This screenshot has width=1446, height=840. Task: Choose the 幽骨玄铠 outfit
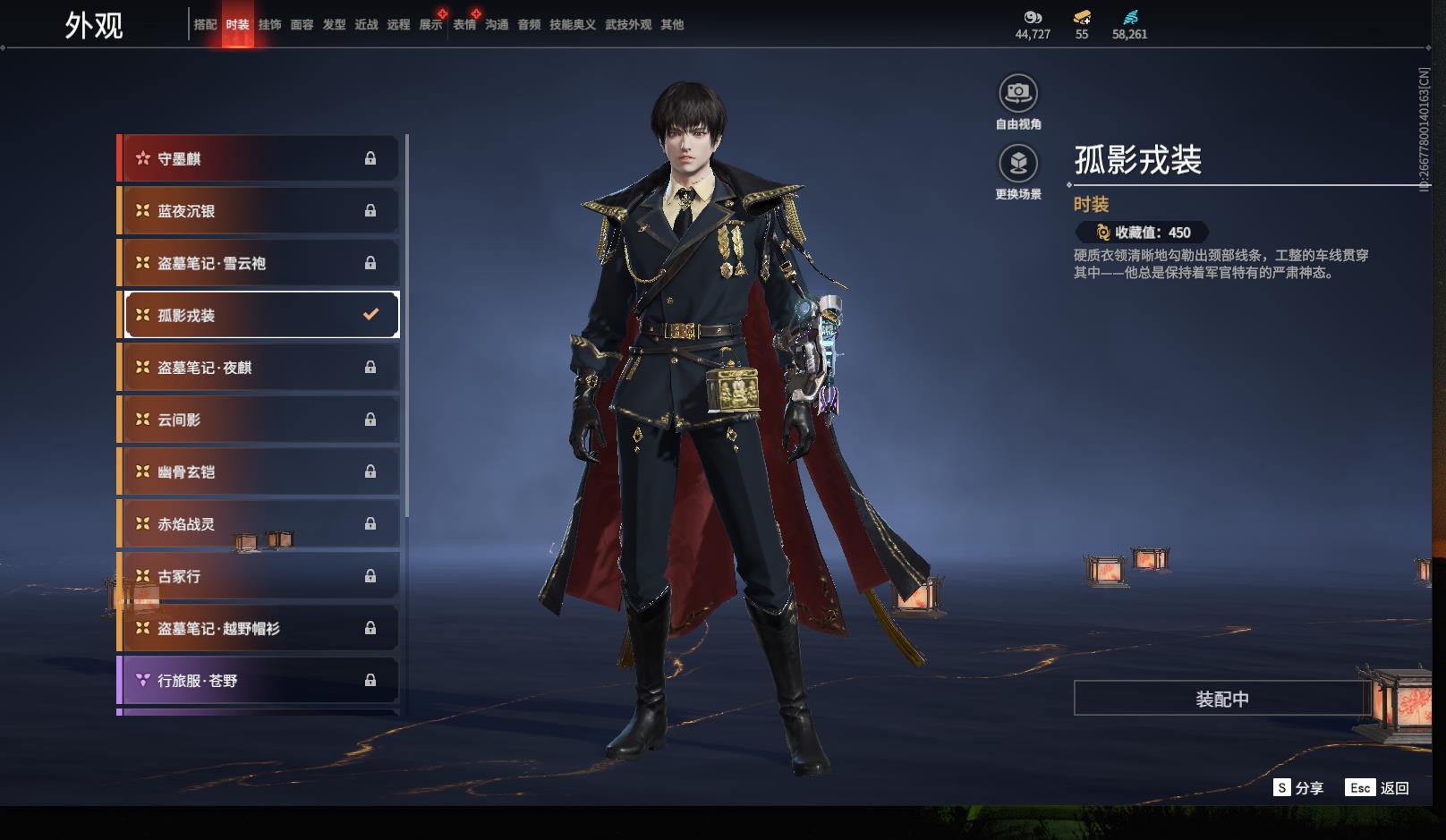259,471
